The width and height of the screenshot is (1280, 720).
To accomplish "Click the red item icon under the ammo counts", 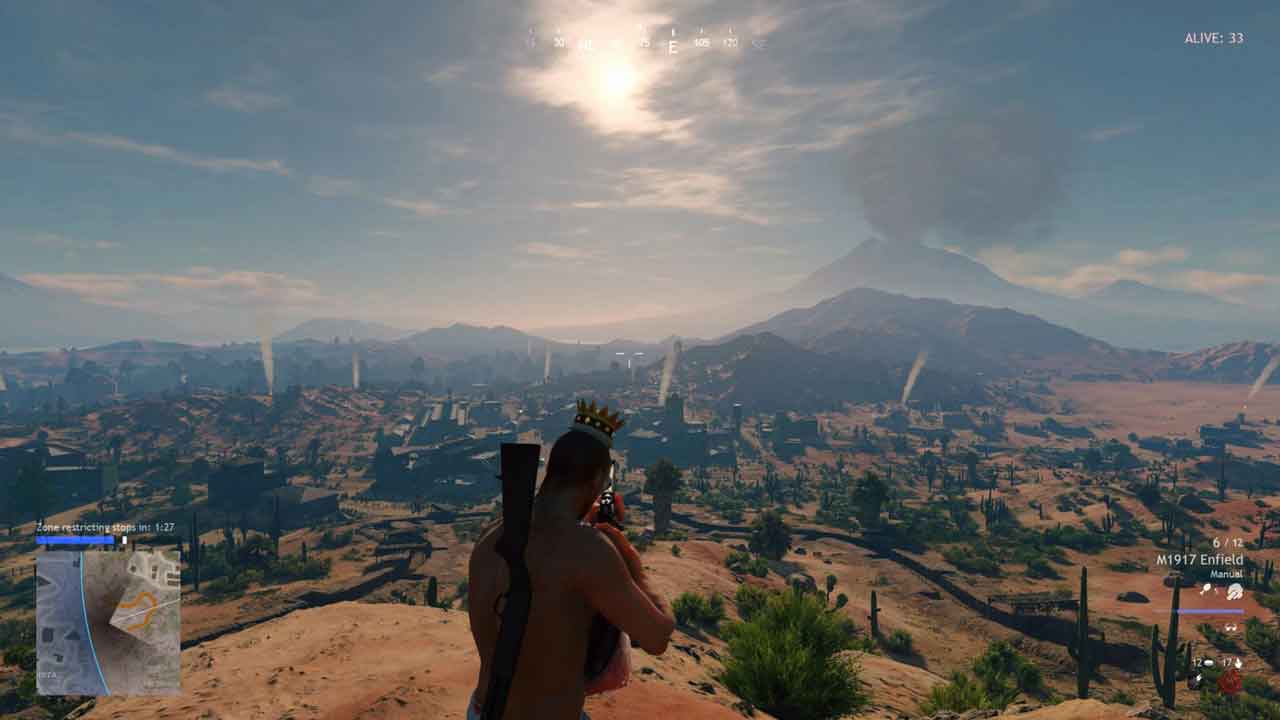I will pos(1229,682).
